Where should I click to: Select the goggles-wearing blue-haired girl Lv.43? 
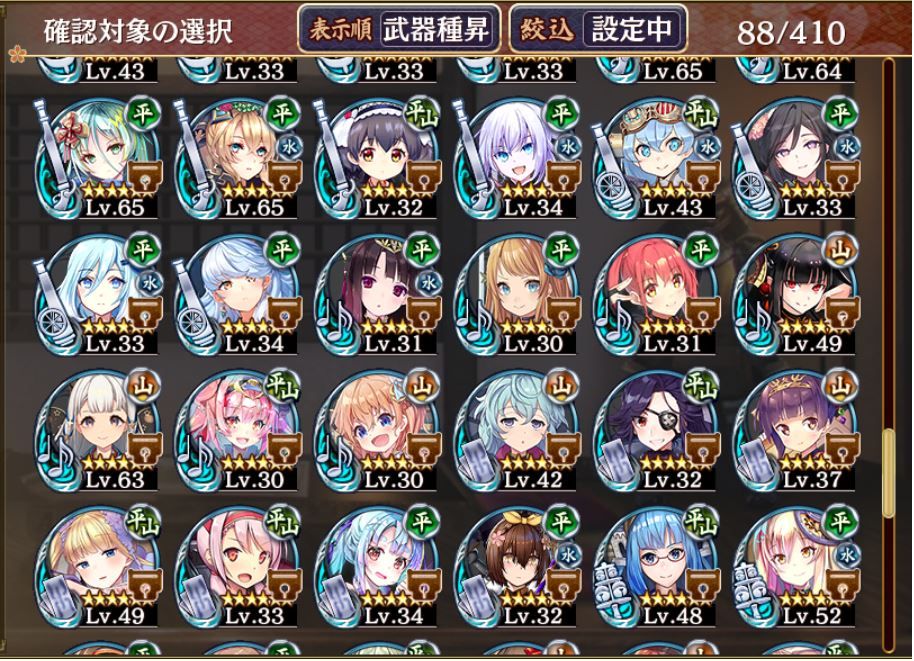coord(652,156)
